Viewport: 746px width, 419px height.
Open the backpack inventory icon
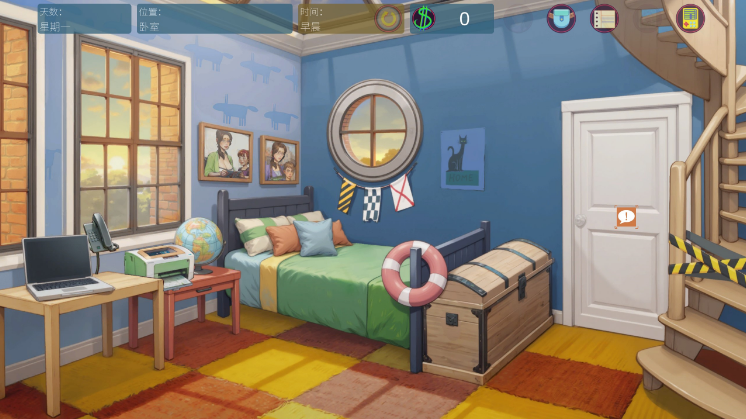pos(561,18)
